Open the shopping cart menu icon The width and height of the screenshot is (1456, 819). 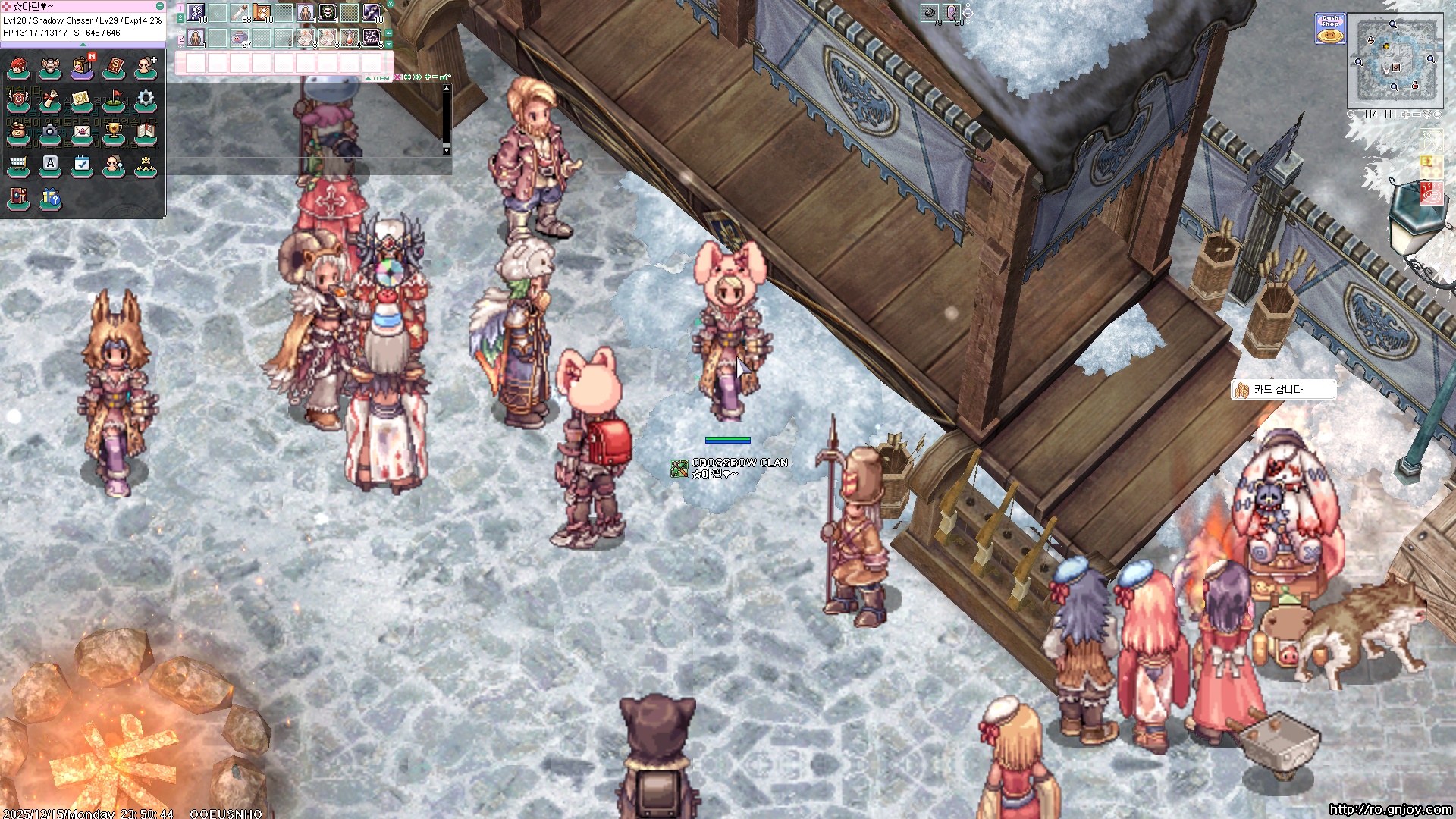point(18,165)
